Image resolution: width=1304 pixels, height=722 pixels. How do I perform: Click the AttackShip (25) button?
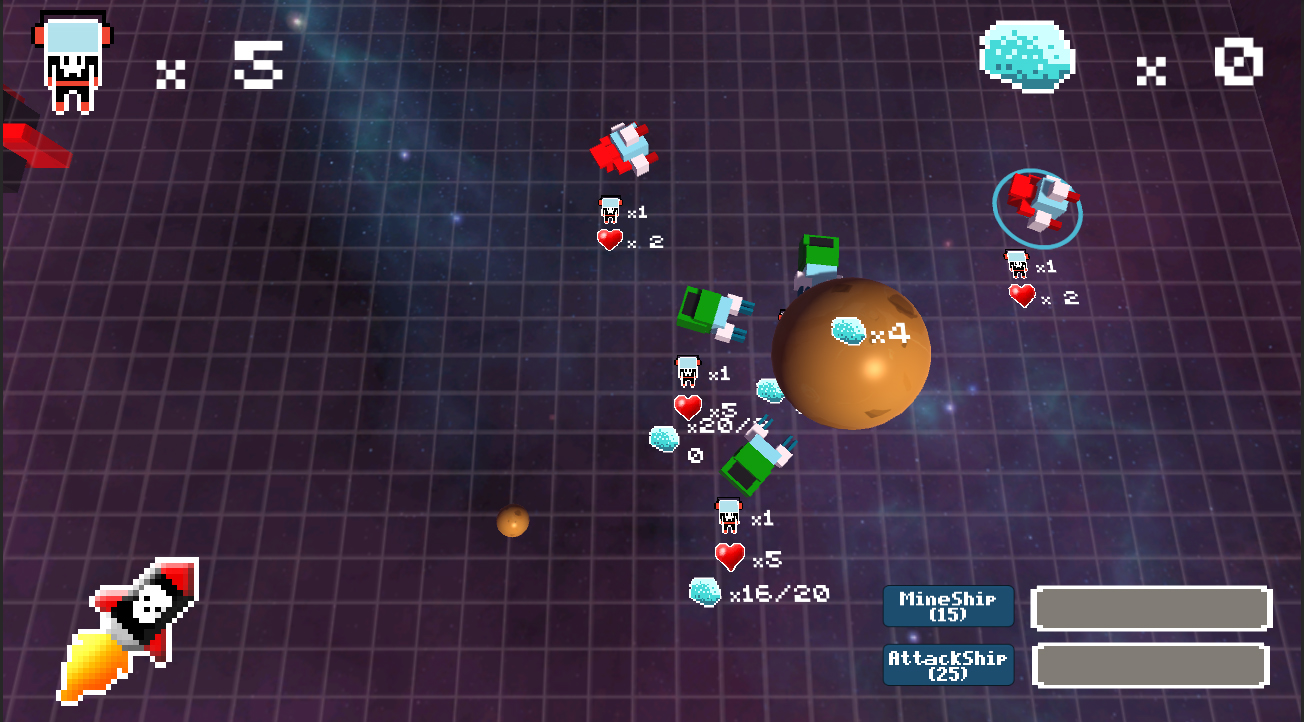coord(947,665)
